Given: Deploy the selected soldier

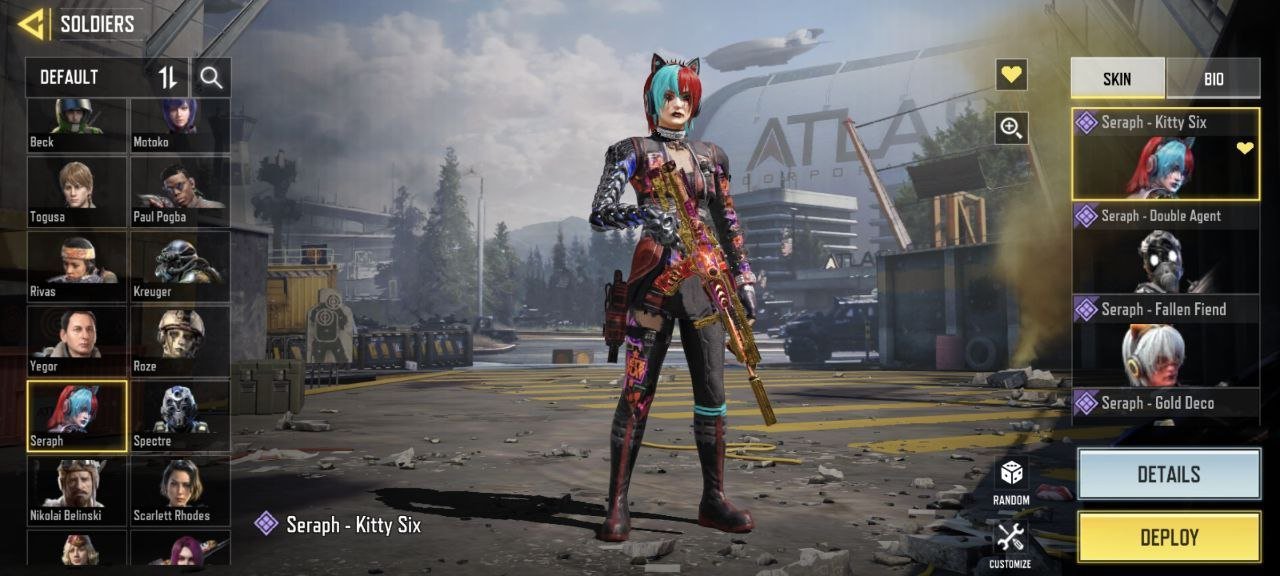Looking at the screenshot, I should 1168,537.
